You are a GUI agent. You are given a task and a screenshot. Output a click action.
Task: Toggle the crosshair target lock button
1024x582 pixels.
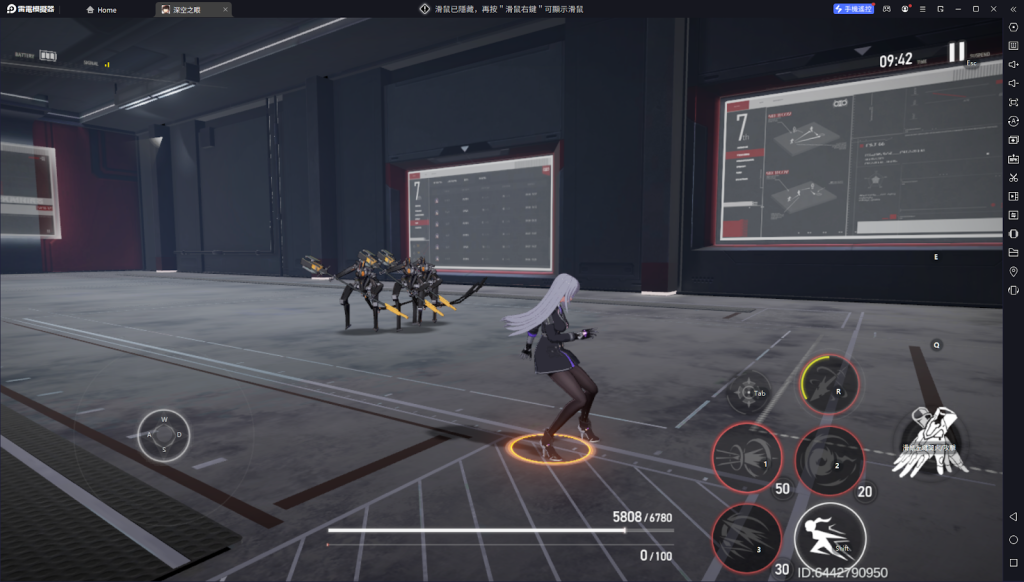coord(748,392)
